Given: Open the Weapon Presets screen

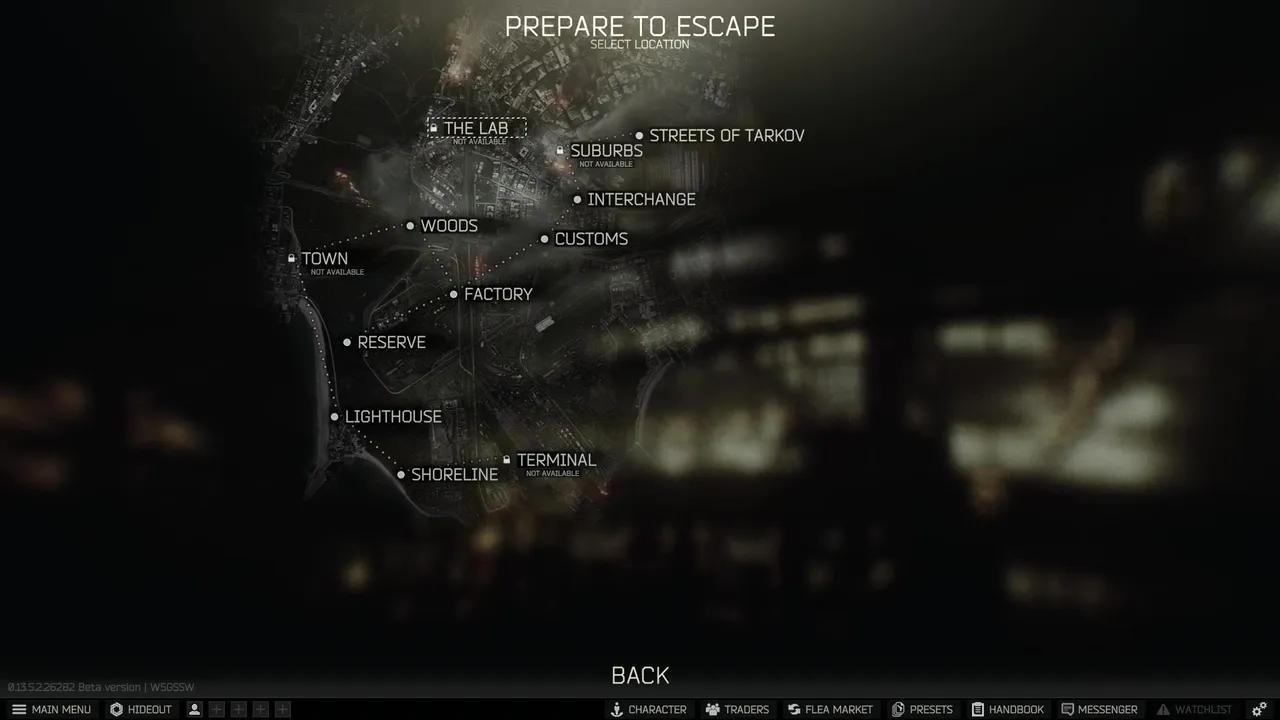Looking at the screenshot, I should [x=922, y=709].
